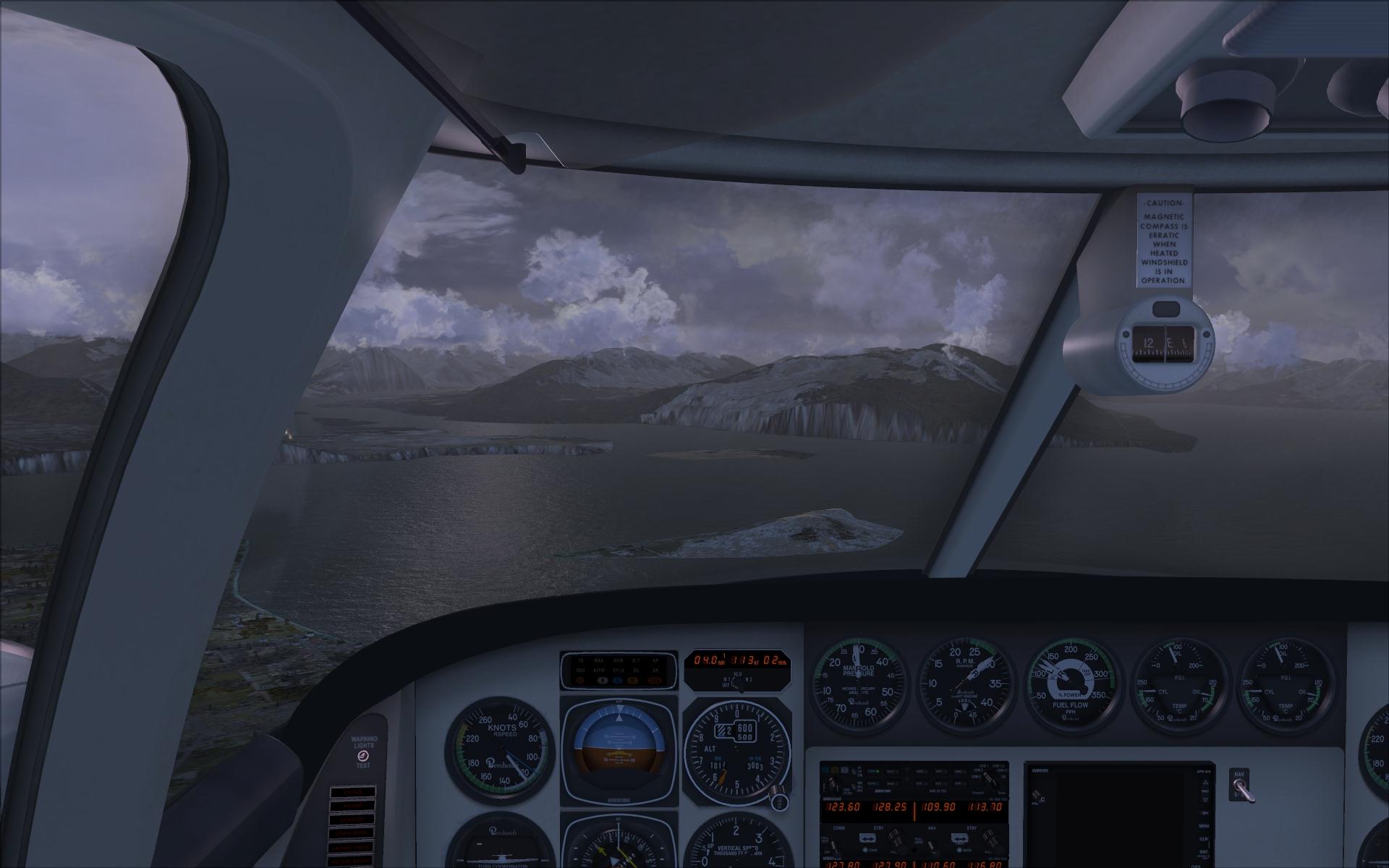Activate the GPS ENT button

(1204, 854)
